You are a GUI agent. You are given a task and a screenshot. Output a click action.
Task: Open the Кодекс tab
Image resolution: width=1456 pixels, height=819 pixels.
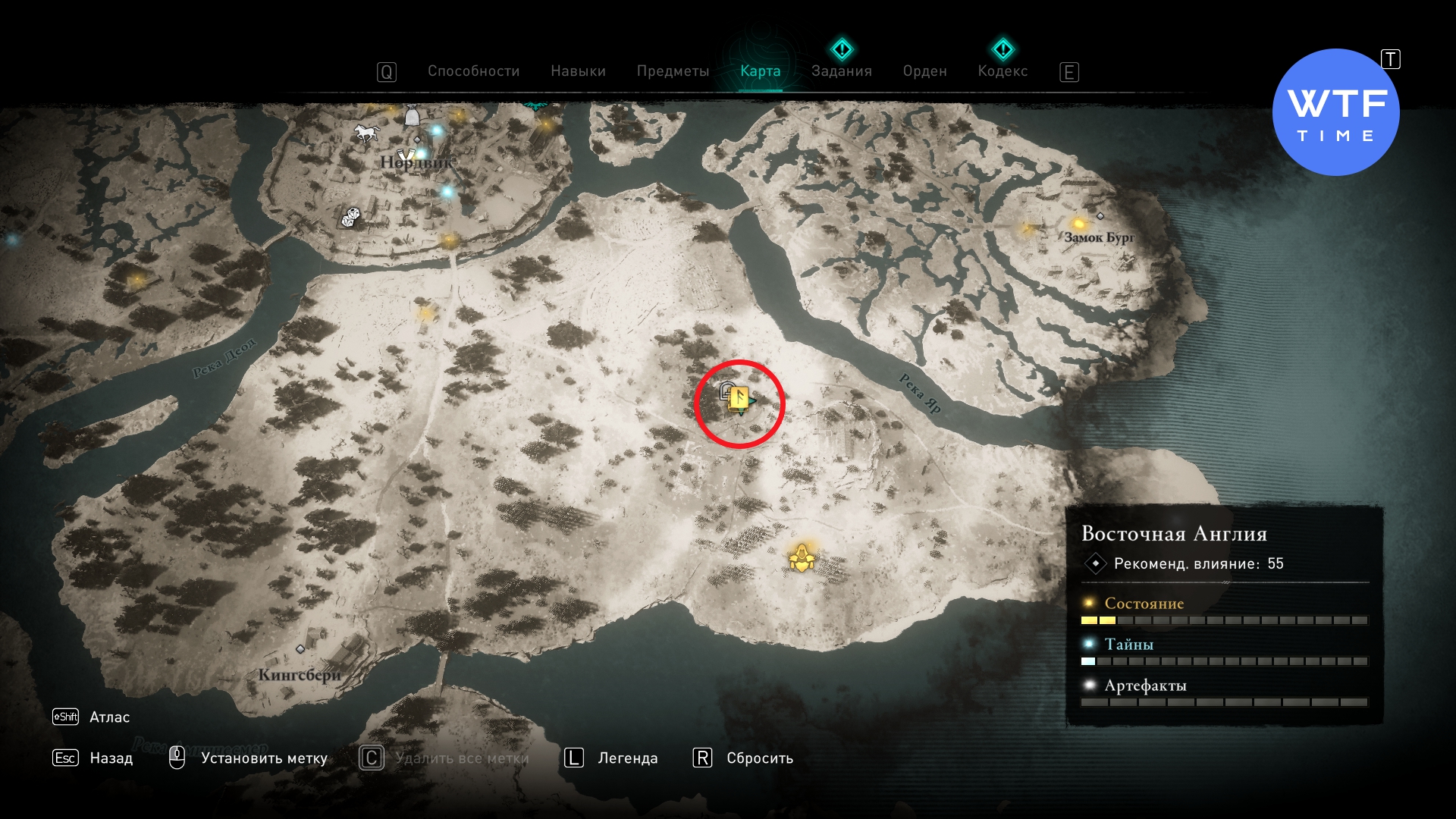1003,71
